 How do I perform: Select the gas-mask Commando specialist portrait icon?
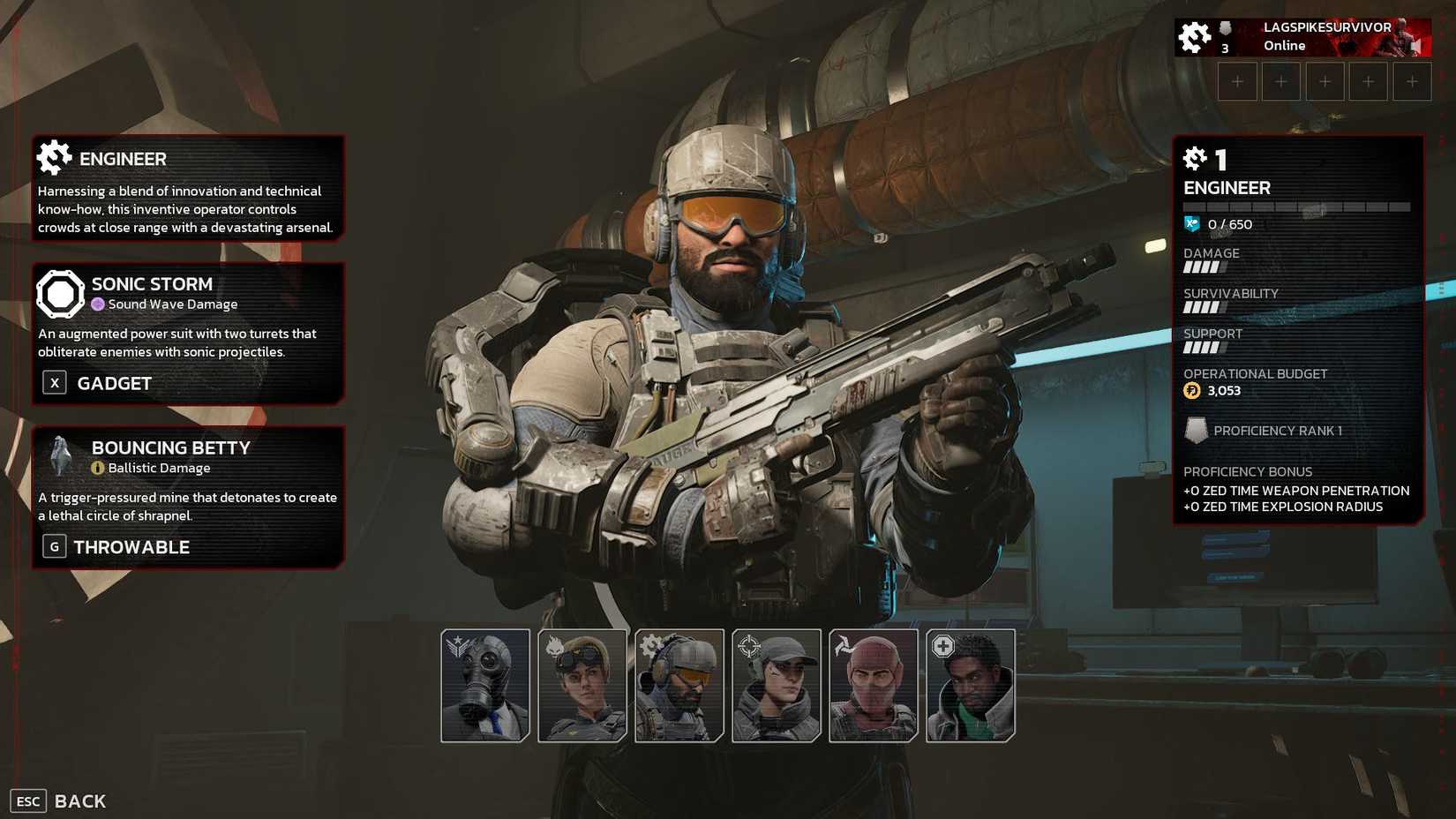click(484, 684)
